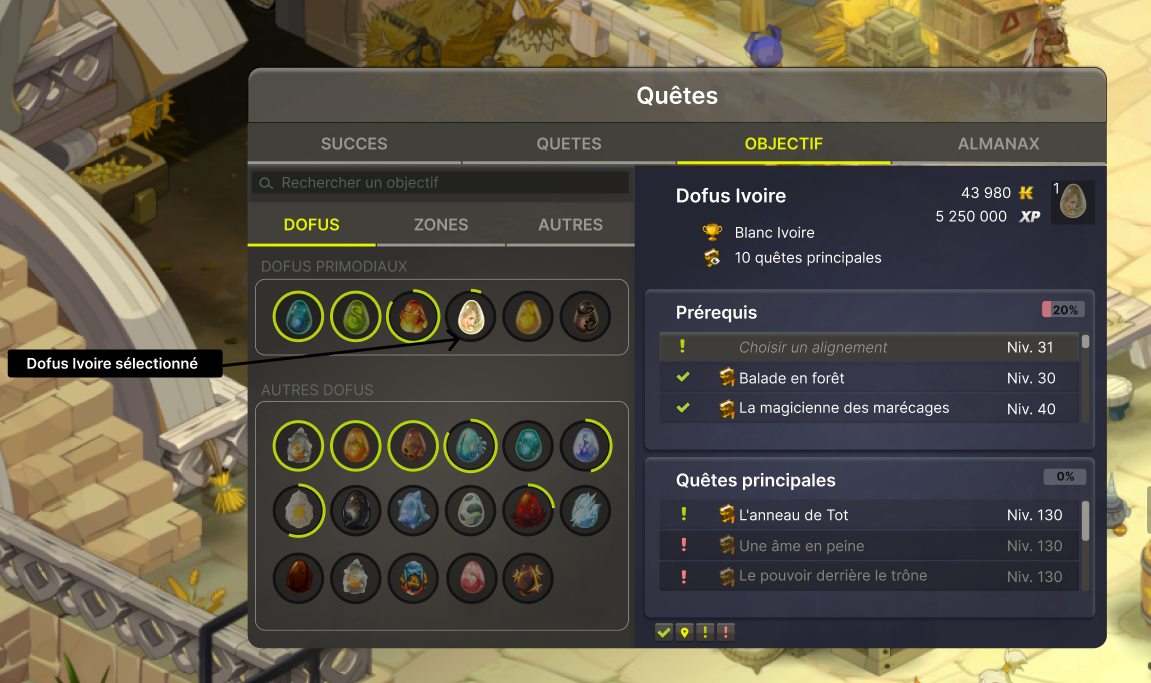The height and width of the screenshot is (683, 1151).
Task: Show the ALMANAX tab
Action: point(998,144)
